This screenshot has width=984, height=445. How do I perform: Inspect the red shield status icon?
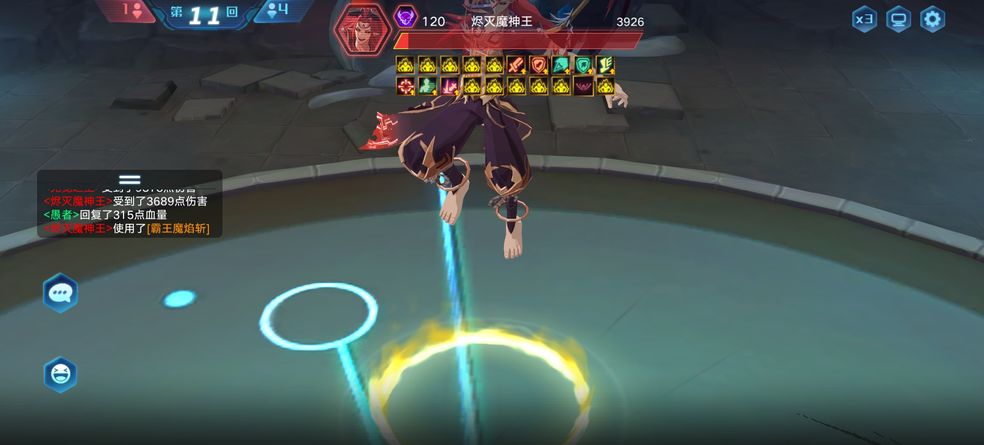point(538,65)
